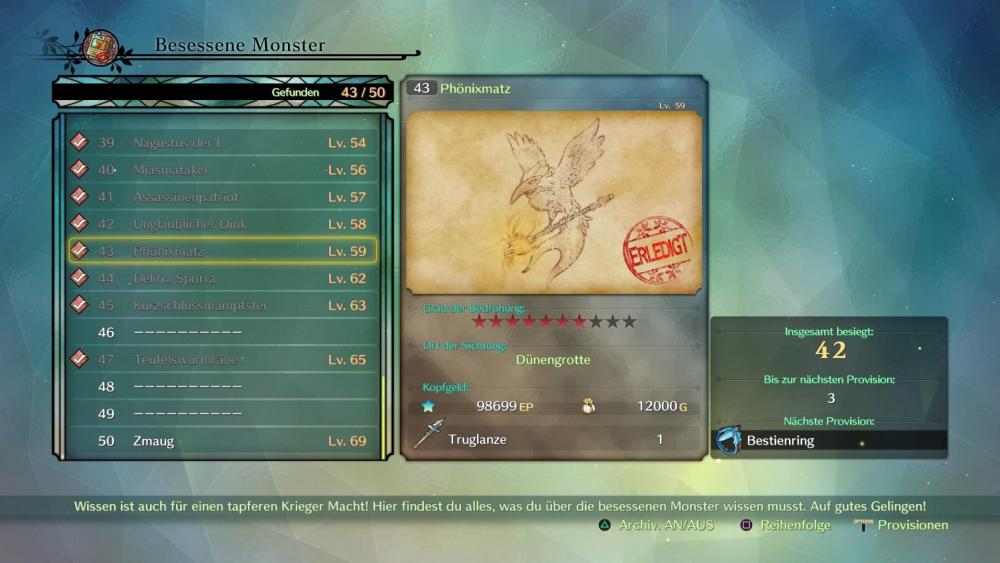
Task: View the Phönixmatz wanted poster sketch
Action: pos(554,201)
